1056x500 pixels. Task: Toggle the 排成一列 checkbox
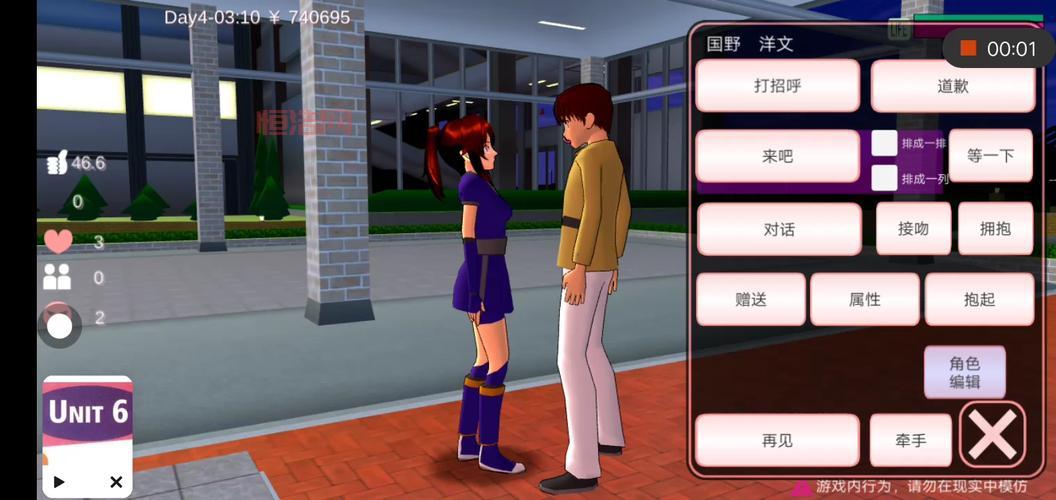[x=884, y=178]
